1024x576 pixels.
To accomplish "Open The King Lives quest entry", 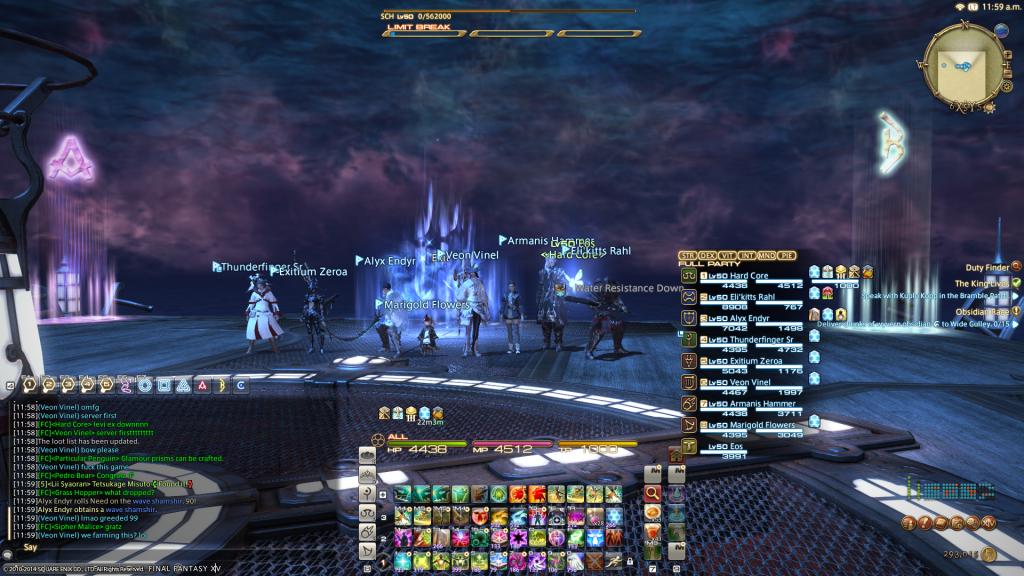I will [x=980, y=284].
